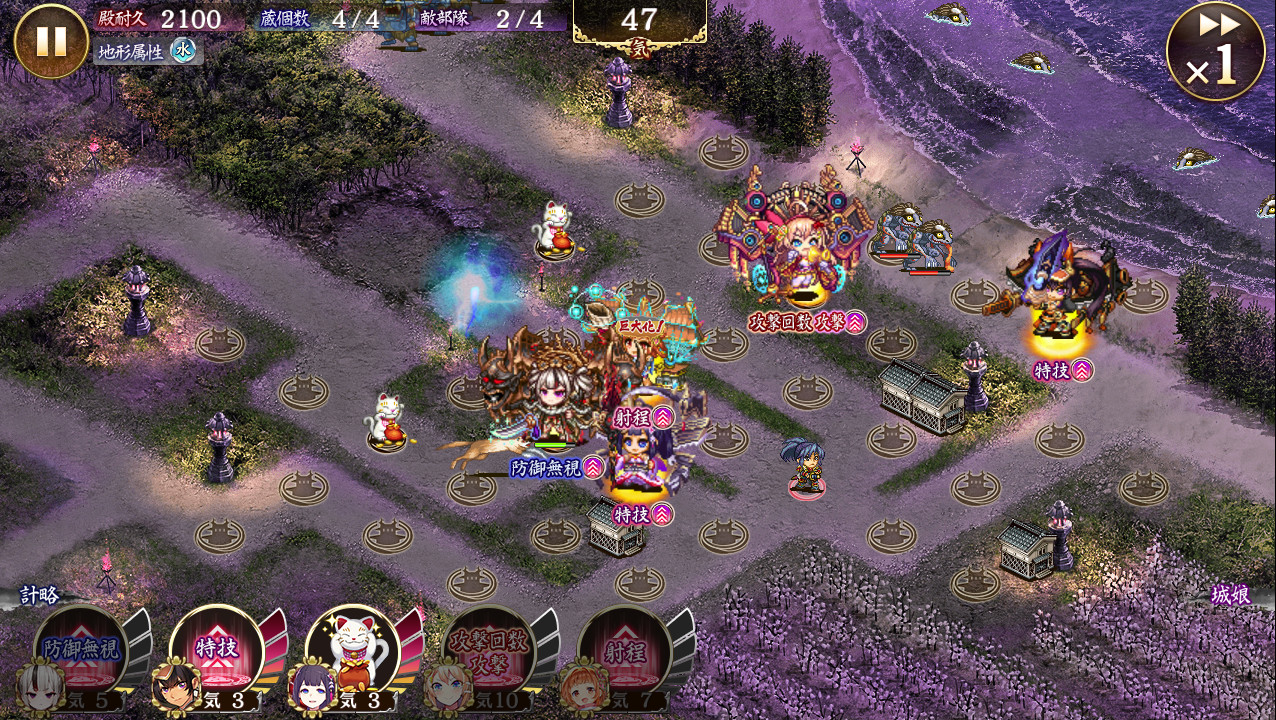Toggle the ×1 battle speed button
This screenshot has height=720, width=1276.
tap(1215, 51)
